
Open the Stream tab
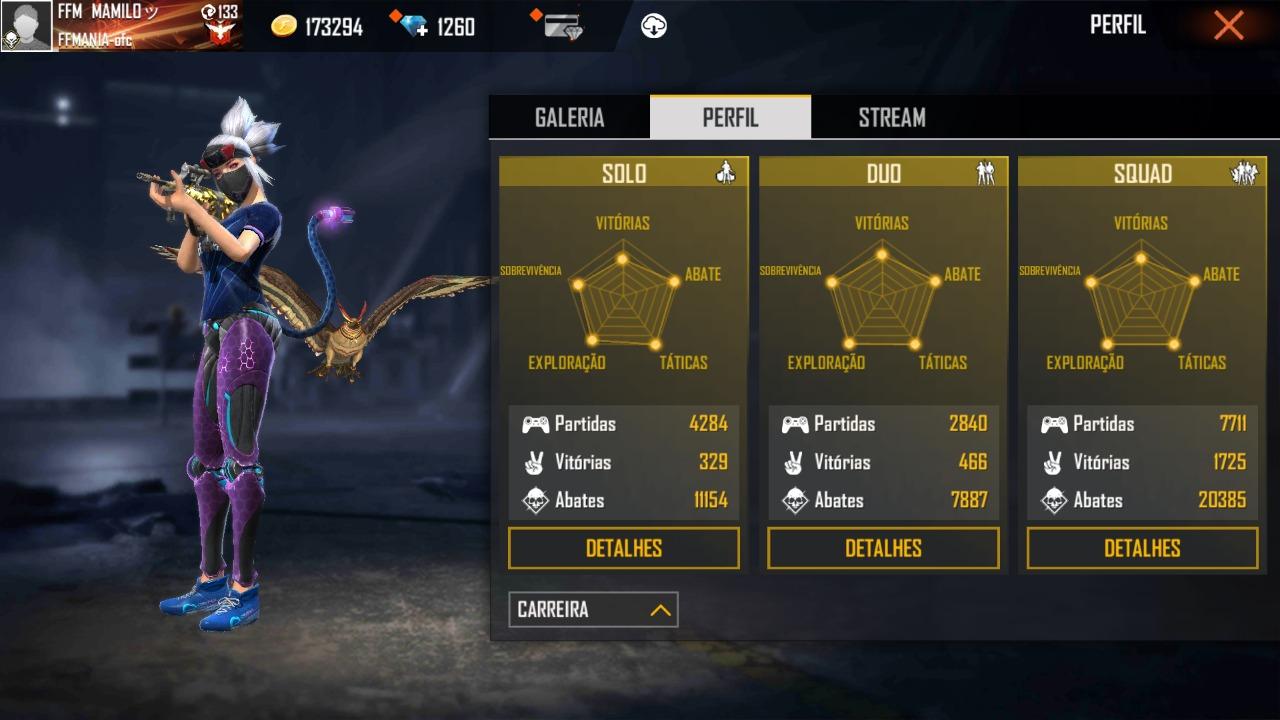click(891, 117)
